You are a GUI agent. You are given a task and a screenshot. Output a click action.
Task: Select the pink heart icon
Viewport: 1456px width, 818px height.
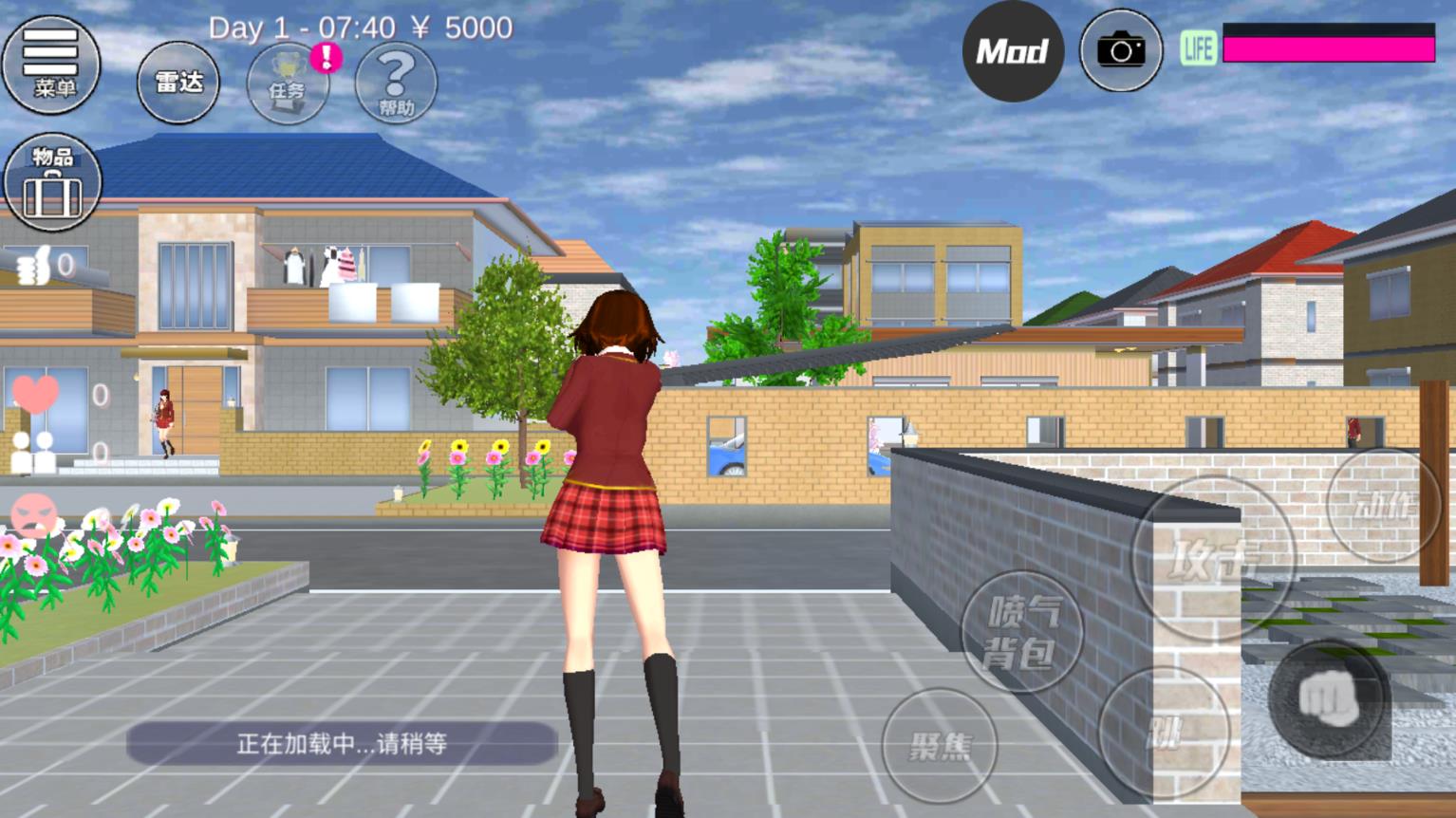coord(36,393)
